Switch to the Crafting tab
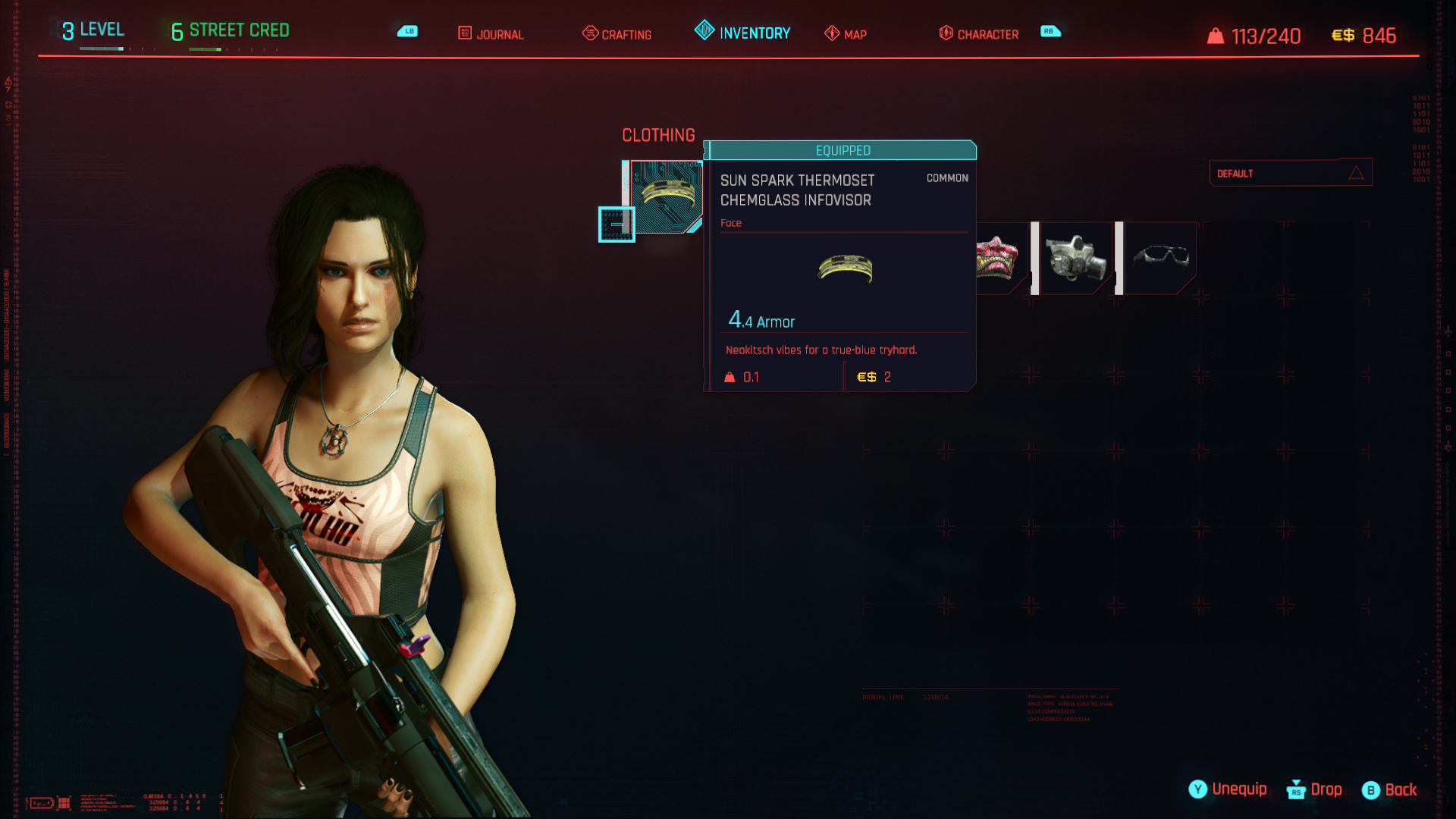Image resolution: width=1456 pixels, height=819 pixels. pos(617,34)
